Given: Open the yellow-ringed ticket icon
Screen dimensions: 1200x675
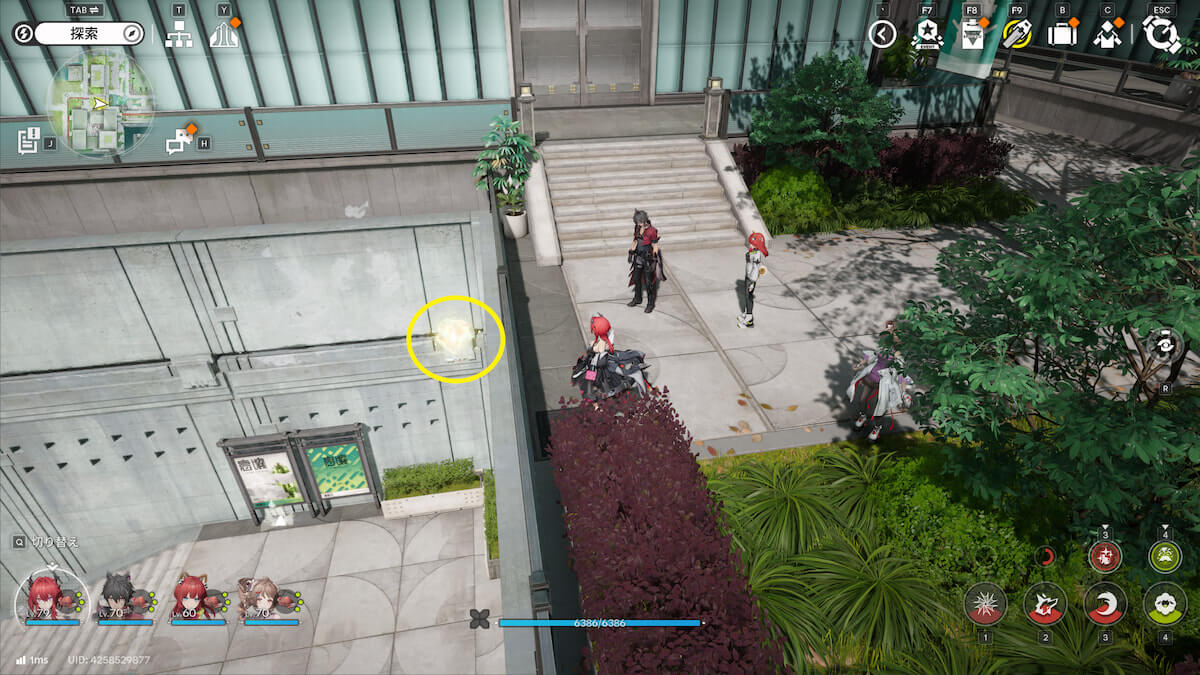Looking at the screenshot, I should coord(1017,35).
